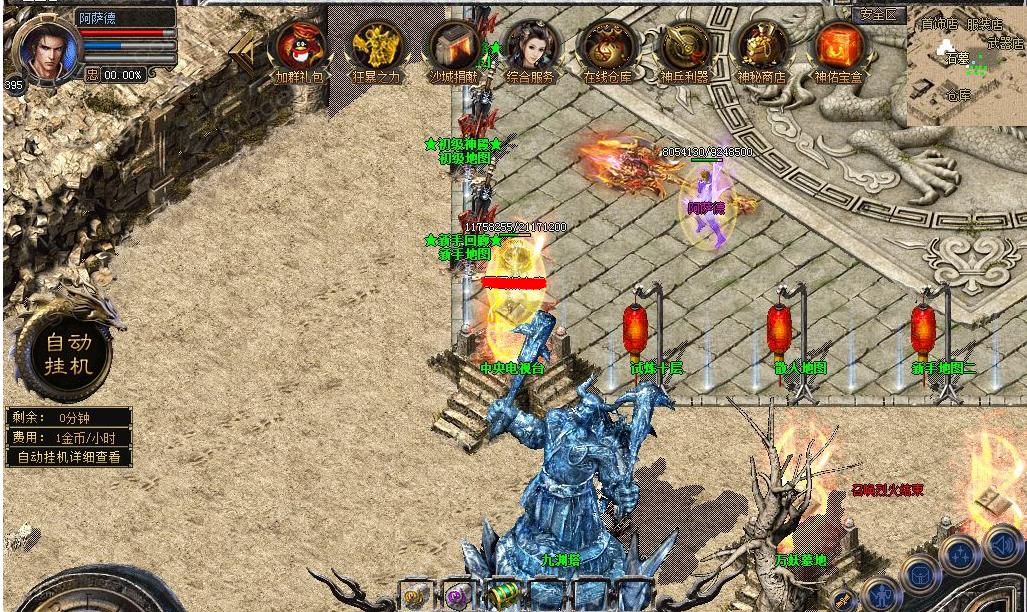The height and width of the screenshot is (612, 1027).
Task: Open the 神佑宝盒 treasure box
Action: point(838,48)
